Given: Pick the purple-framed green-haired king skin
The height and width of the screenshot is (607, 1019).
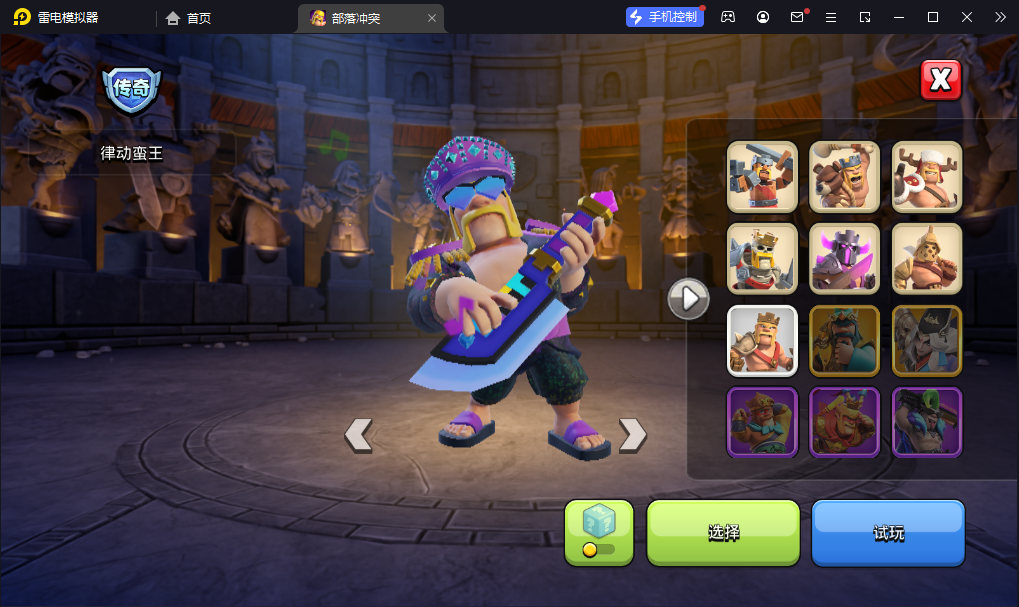Looking at the screenshot, I should (x=926, y=422).
